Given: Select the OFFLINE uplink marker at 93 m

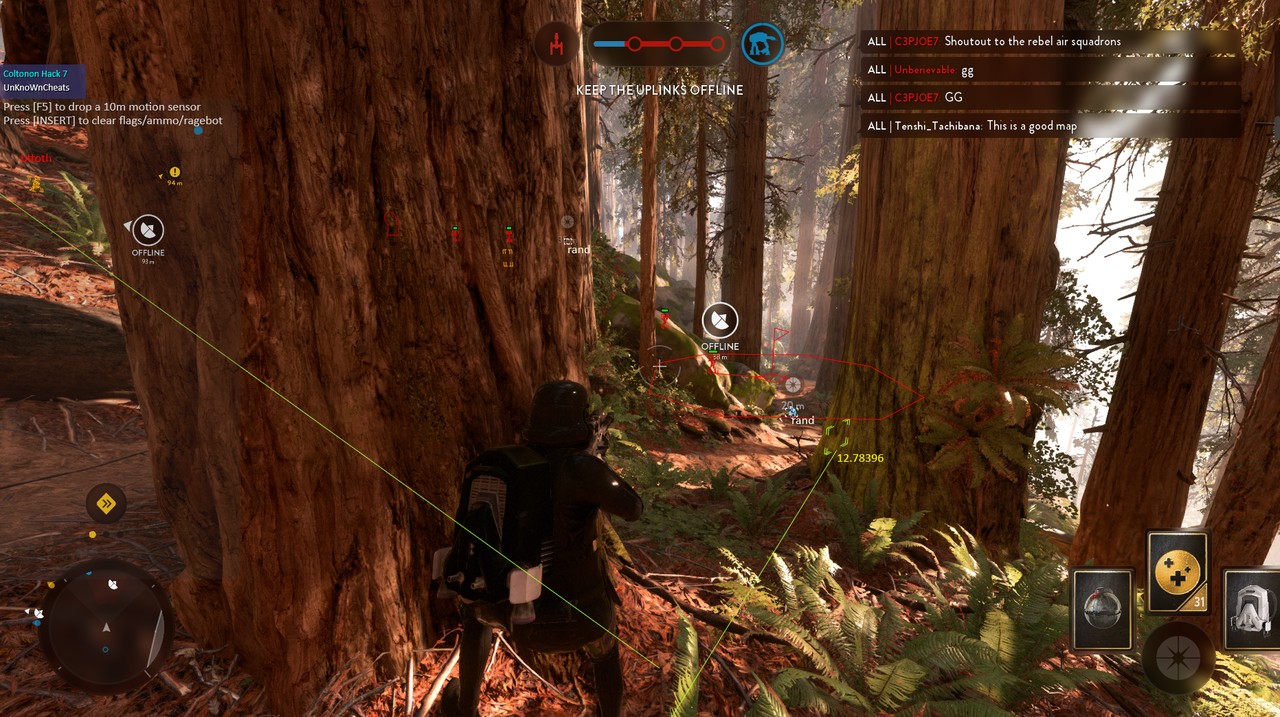Looking at the screenshot, I should point(148,231).
